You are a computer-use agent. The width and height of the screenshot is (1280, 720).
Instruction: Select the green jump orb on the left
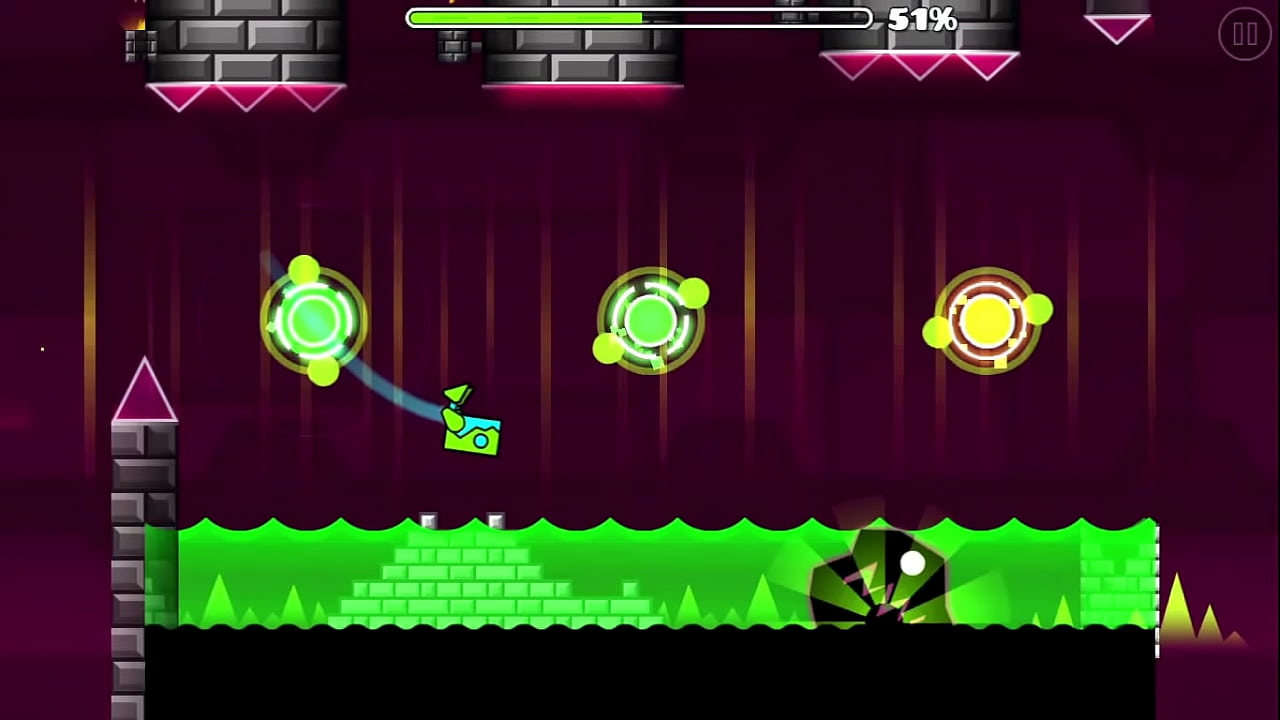pyautogui.click(x=315, y=320)
